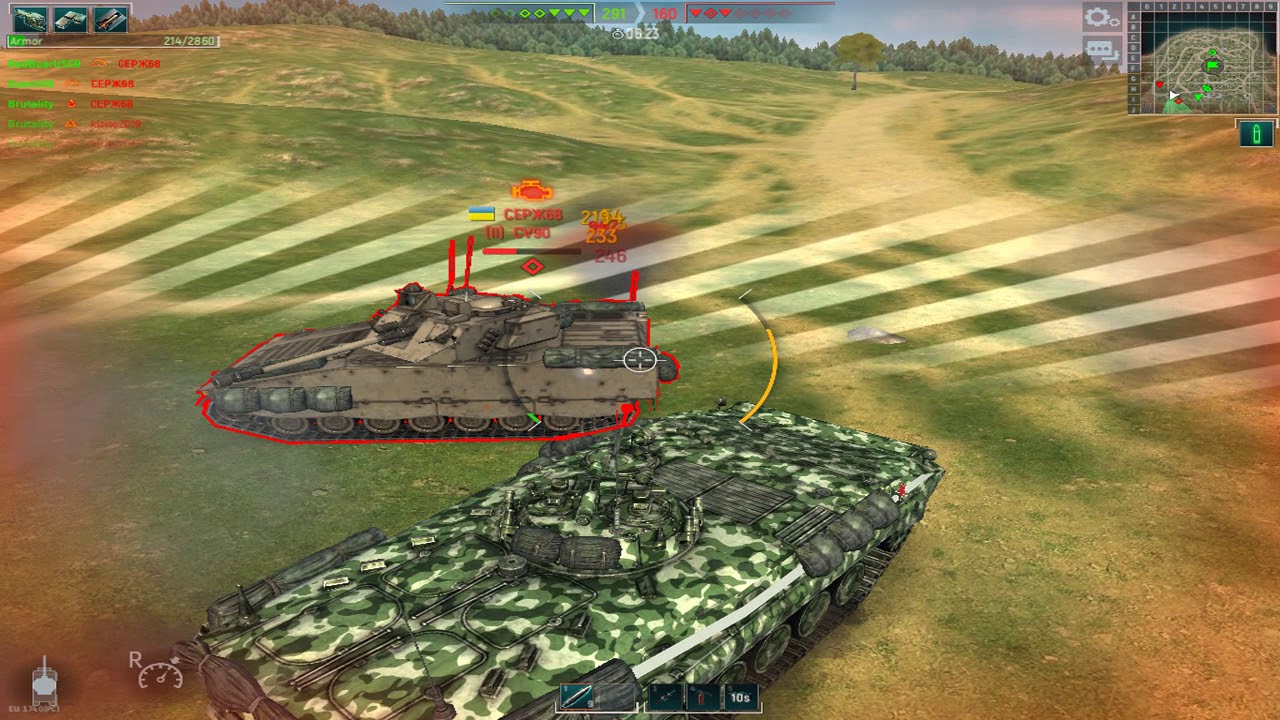Click the consumable slot showing 10s cooldown
The height and width of the screenshot is (720, 1280).
(x=740, y=697)
